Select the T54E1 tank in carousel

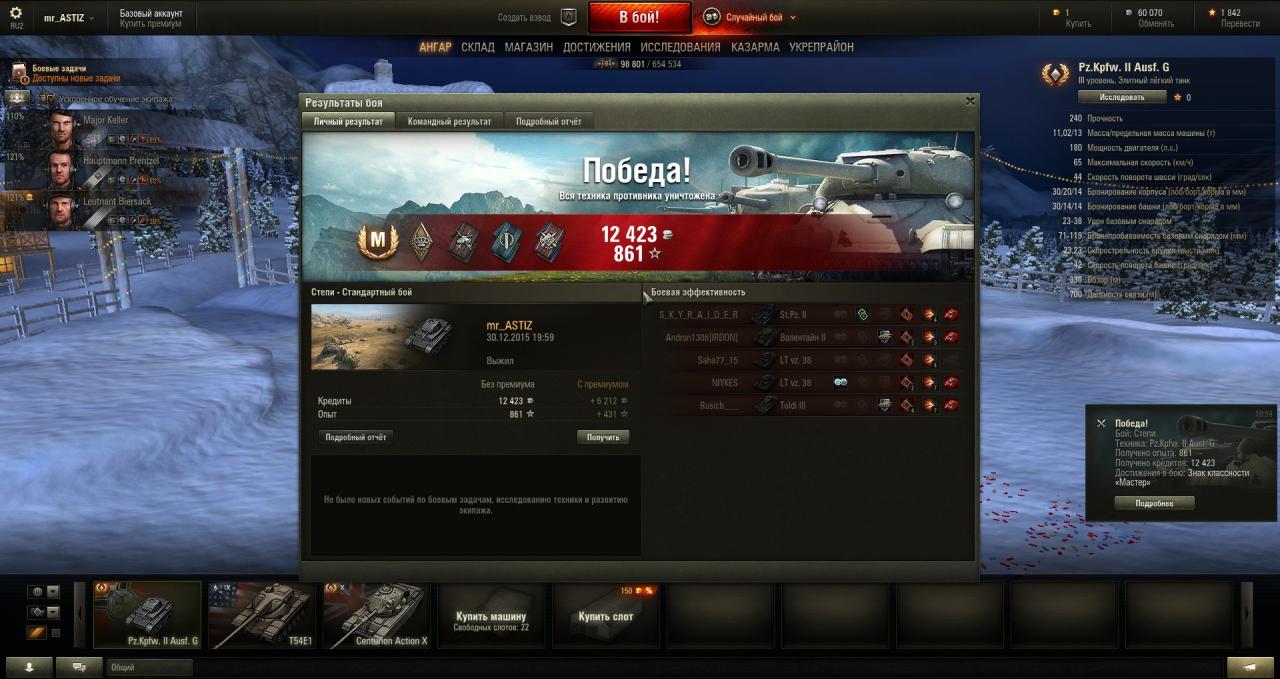pos(262,615)
